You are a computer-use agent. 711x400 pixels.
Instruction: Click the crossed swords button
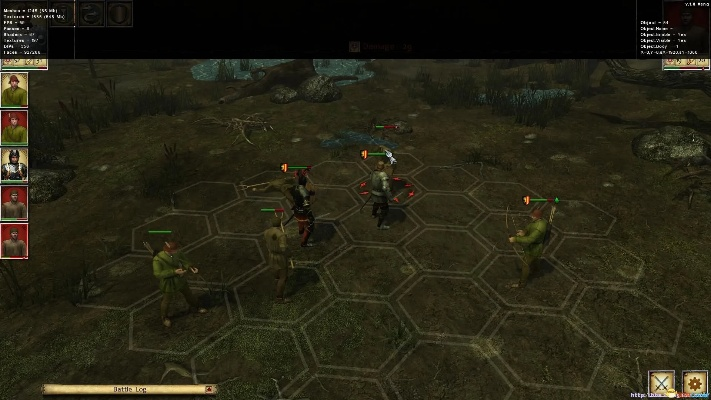(x=661, y=382)
